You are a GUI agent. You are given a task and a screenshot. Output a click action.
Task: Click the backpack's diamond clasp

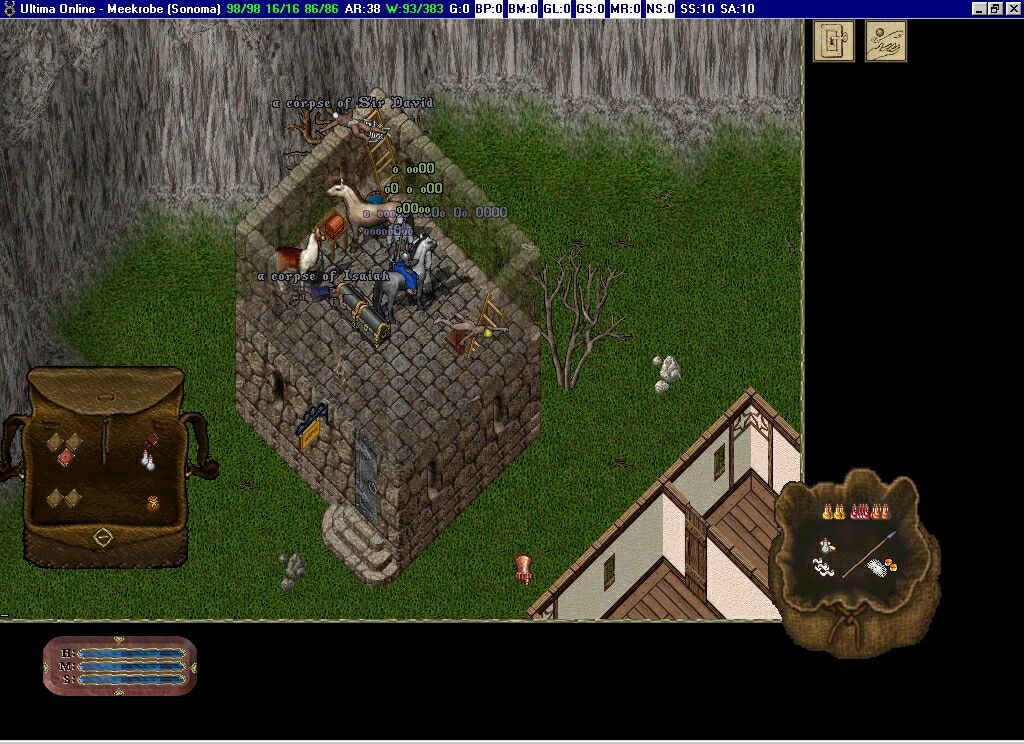103,538
